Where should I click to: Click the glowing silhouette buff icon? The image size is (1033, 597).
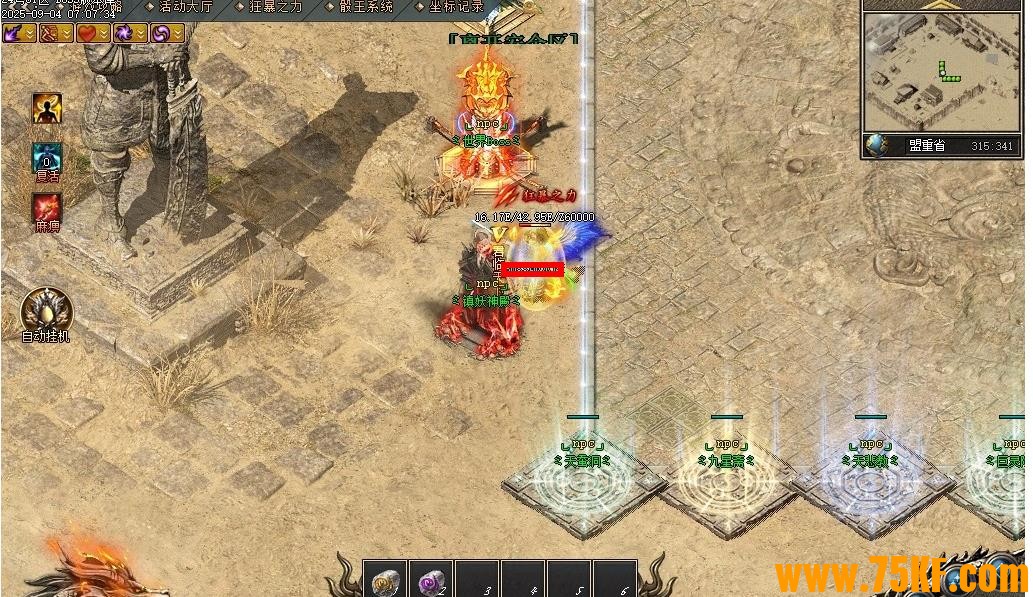(47, 107)
